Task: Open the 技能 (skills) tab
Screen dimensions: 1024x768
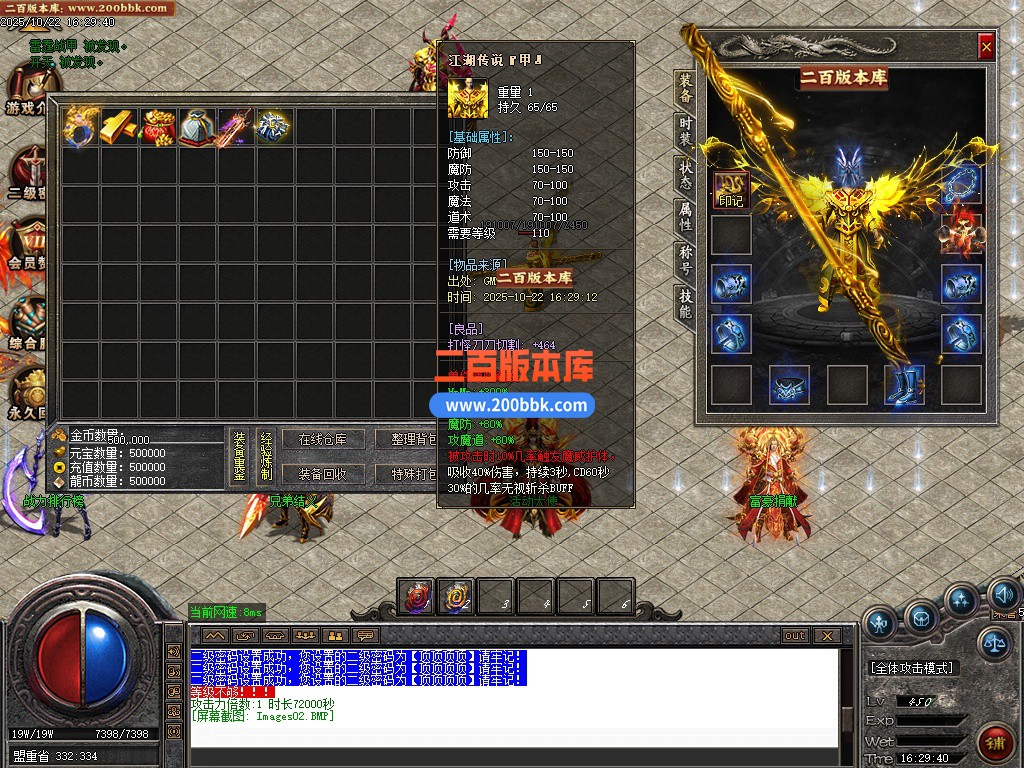Action: (x=685, y=301)
